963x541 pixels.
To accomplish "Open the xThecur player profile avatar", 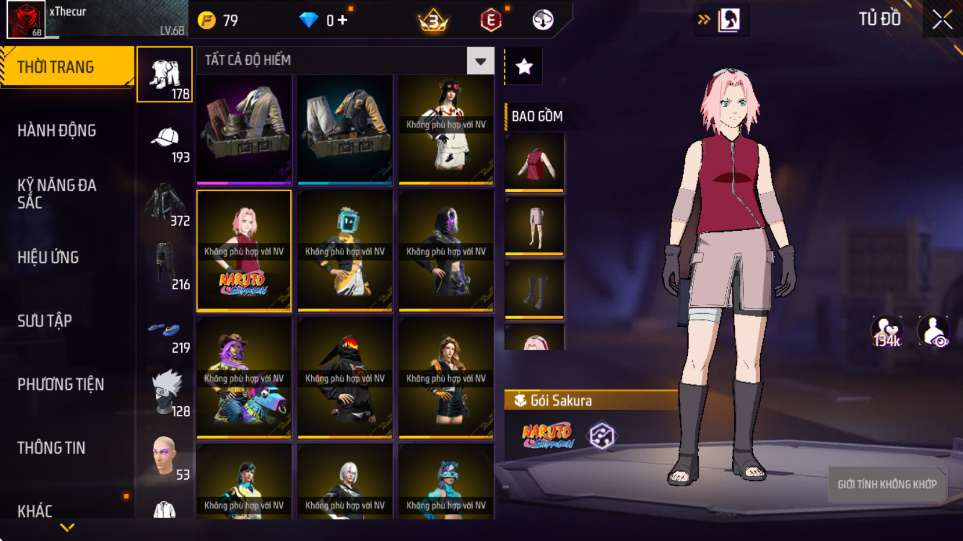I will point(25,20).
